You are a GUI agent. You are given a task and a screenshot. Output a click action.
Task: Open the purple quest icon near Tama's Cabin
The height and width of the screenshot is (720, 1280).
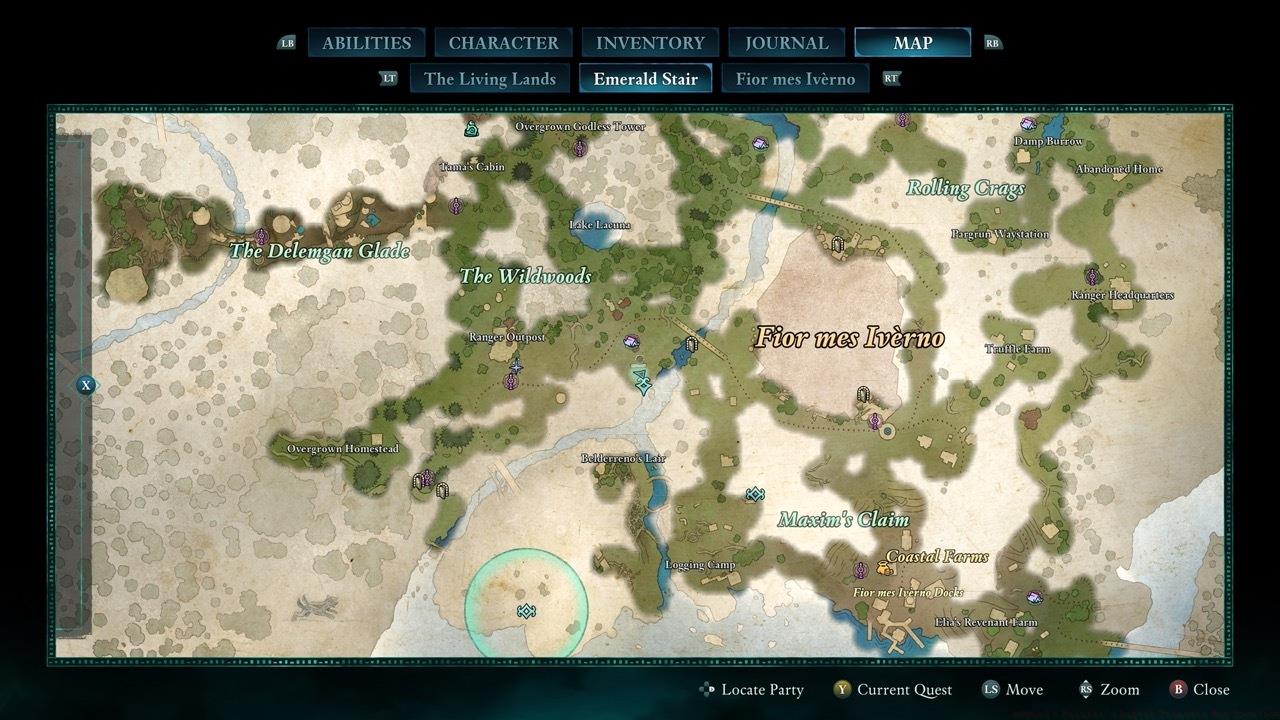click(455, 205)
